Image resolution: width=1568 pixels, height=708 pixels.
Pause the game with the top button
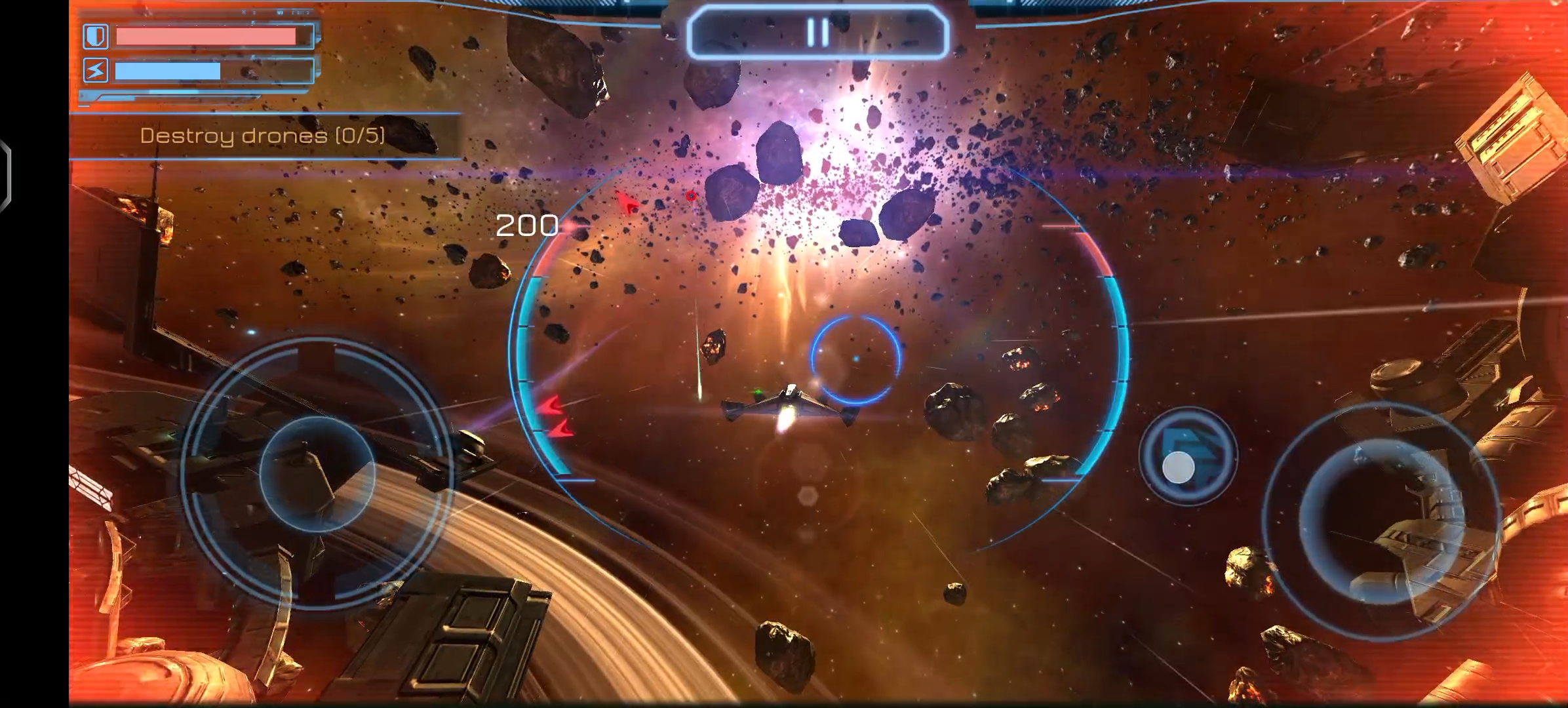coord(818,32)
